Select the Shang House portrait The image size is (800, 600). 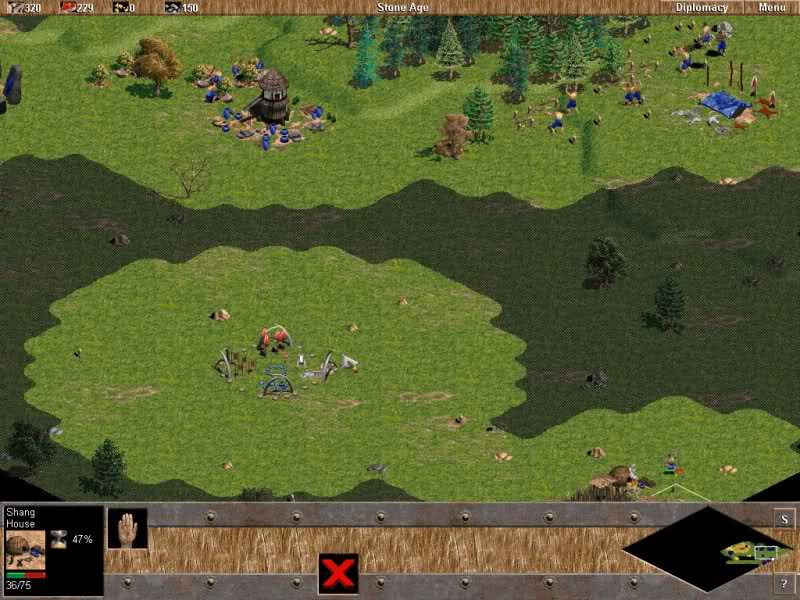(x=25, y=549)
